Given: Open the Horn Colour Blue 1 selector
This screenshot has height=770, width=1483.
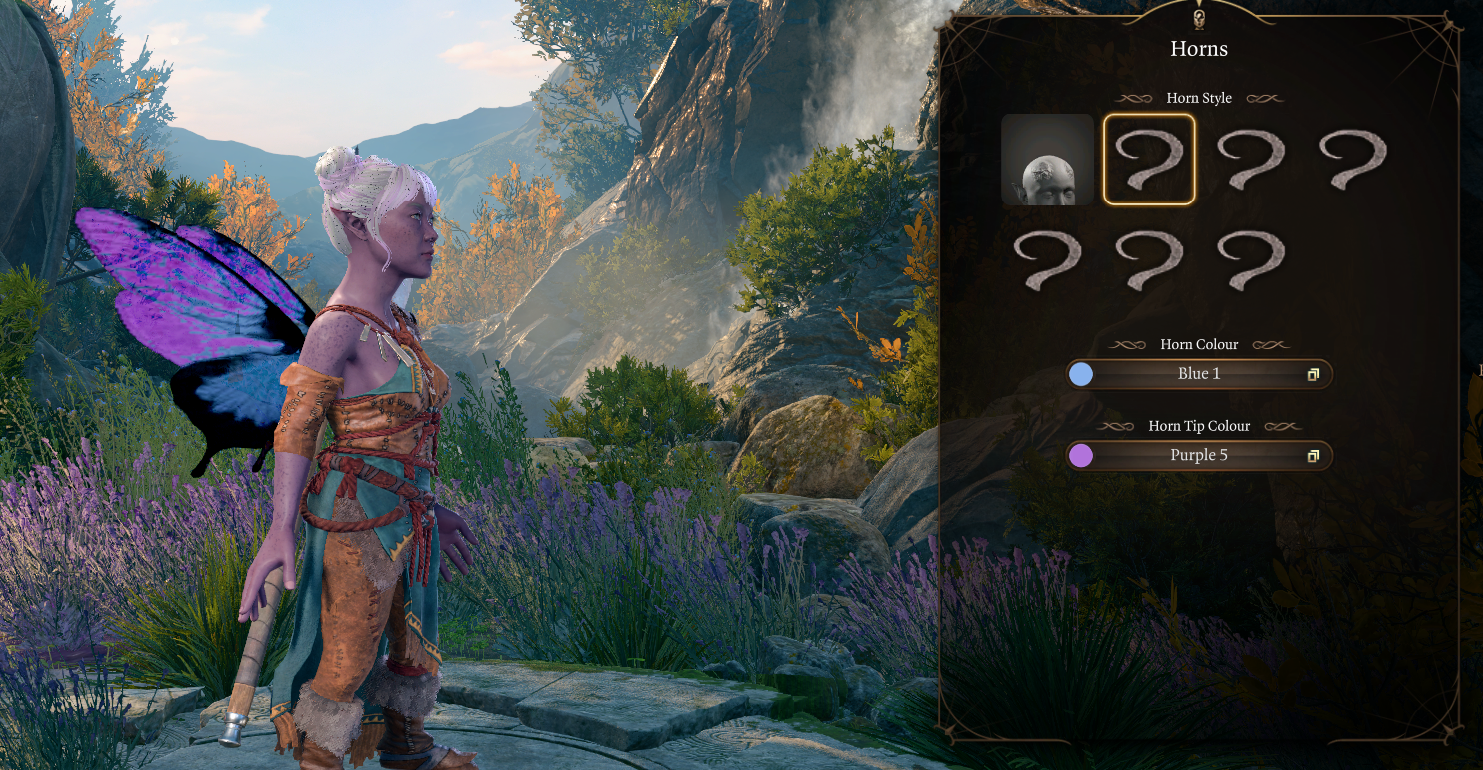Looking at the screenshot, I should [1199, 374].
